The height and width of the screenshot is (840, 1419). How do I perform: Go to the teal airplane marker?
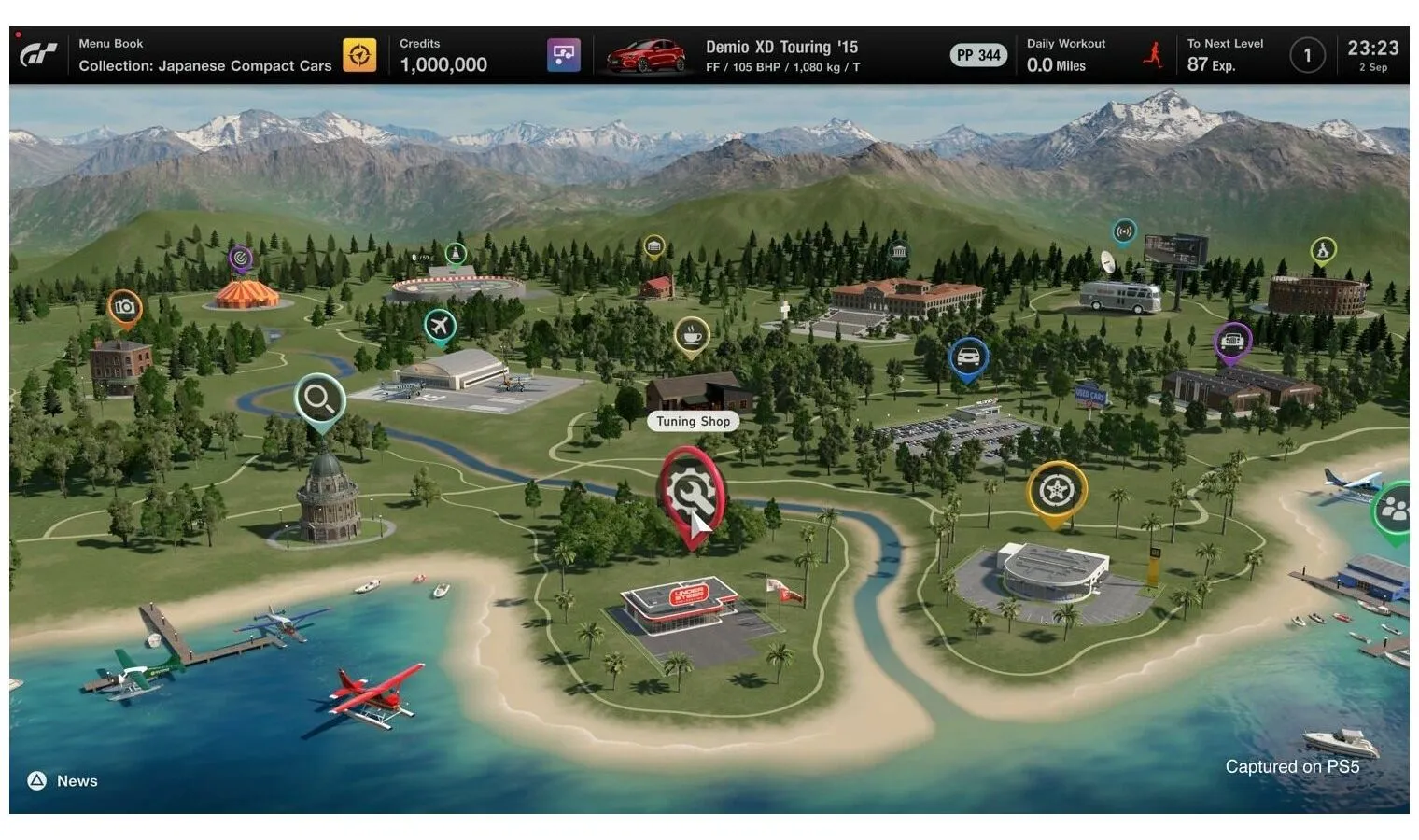[439, 327]
